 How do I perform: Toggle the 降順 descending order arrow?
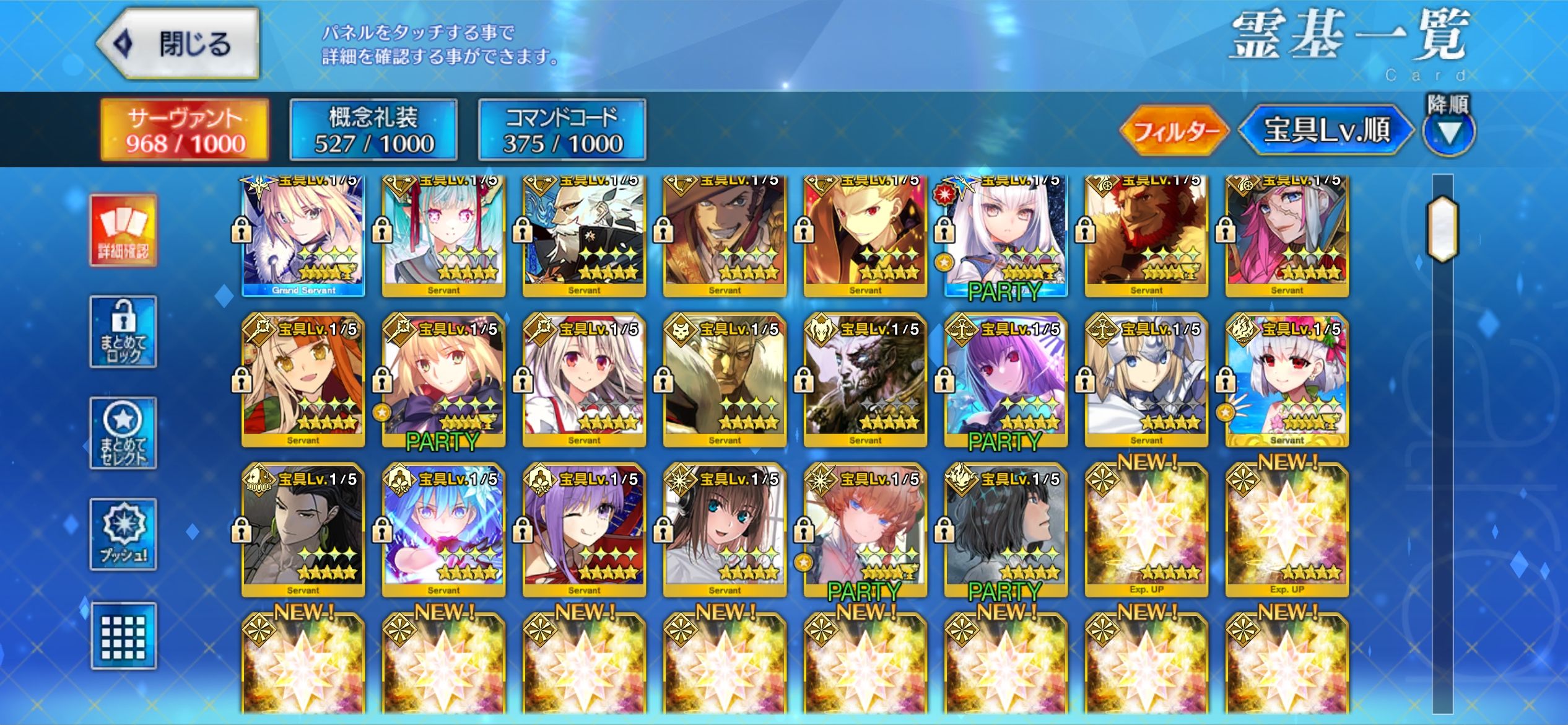click(x=1448, y=130)
